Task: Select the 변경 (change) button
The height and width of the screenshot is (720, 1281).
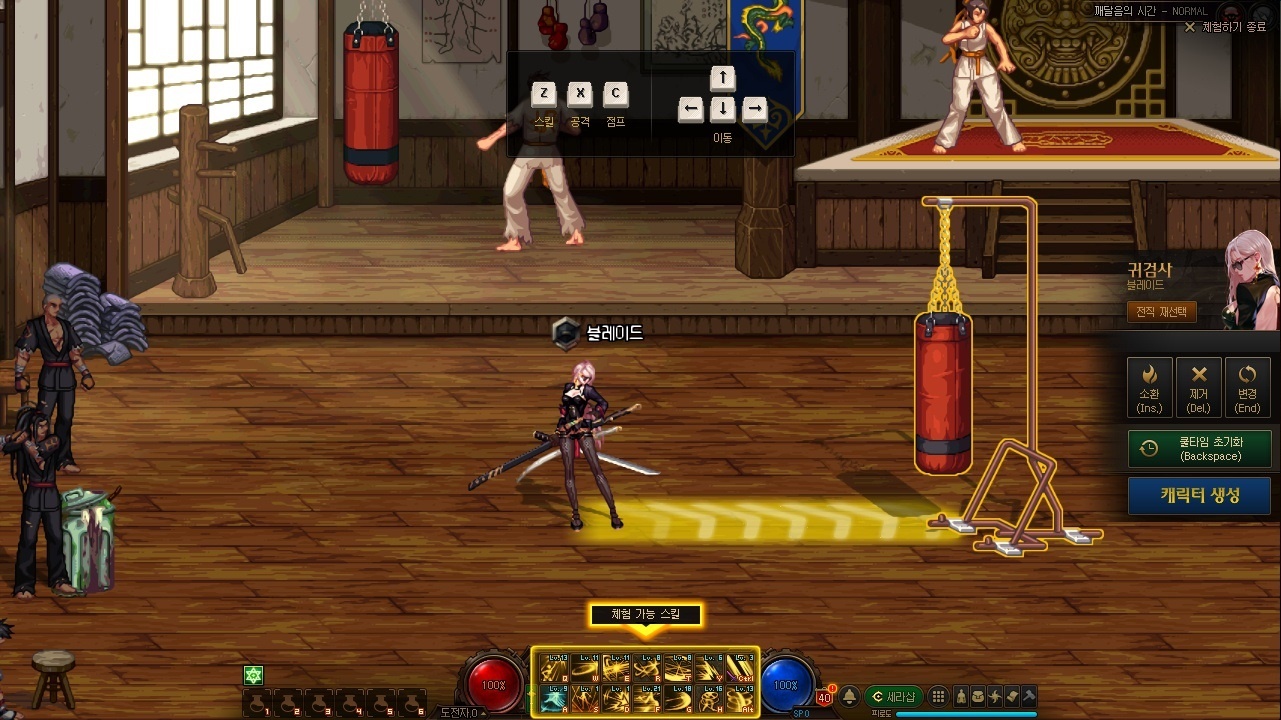Action: click(1247, 386)
